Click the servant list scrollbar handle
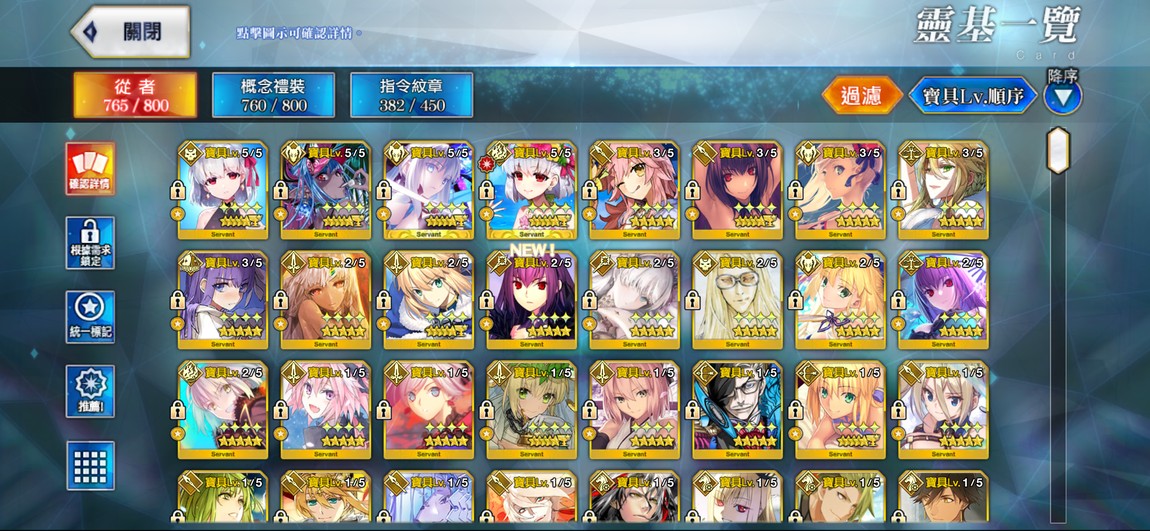Image resolution: width=1150 pixels, height=531 pixels. pyautogui.click(x=1058, y=150)
